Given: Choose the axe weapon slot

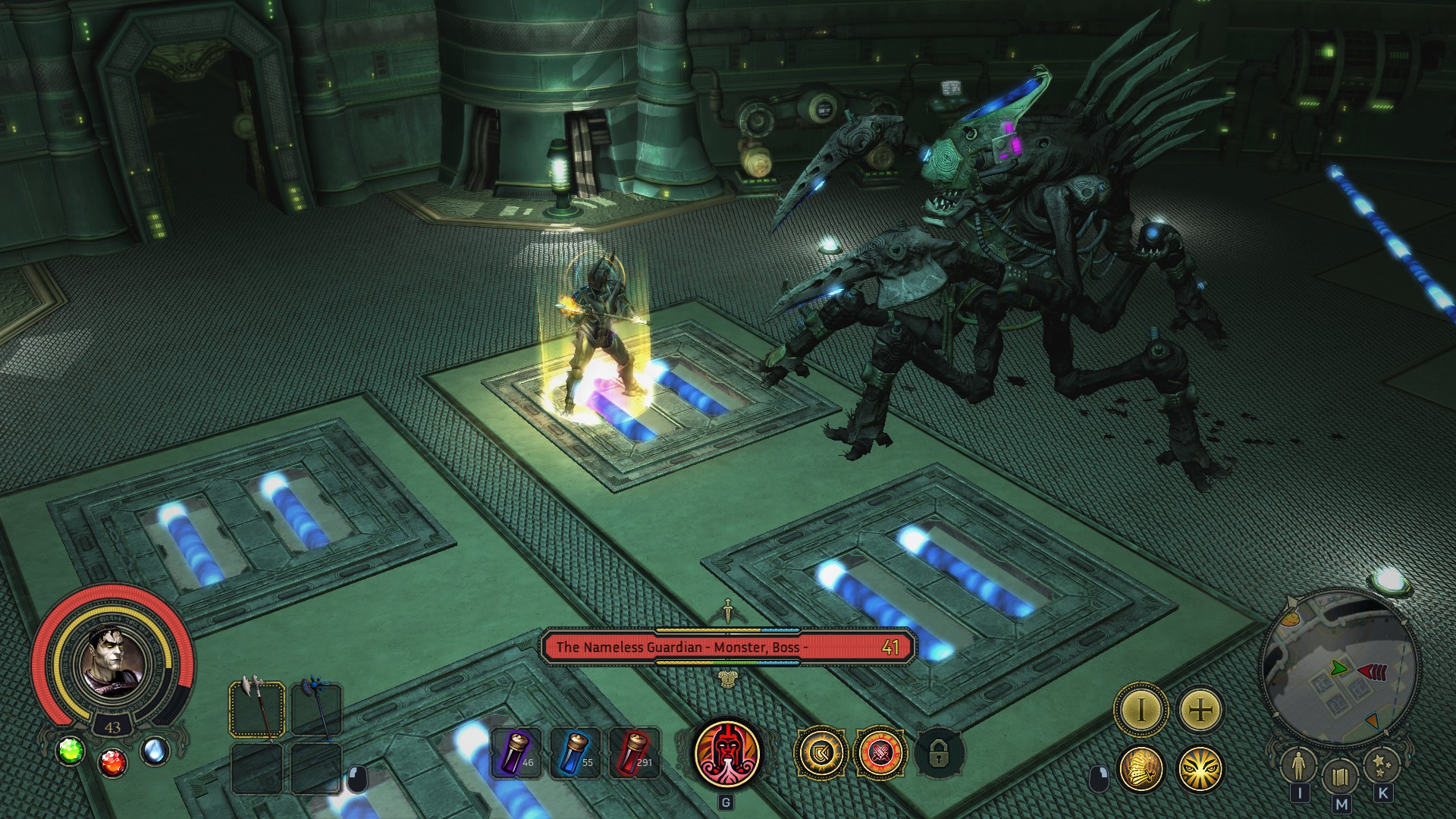Looking at the screenshot, I should [x=257, y=708].
